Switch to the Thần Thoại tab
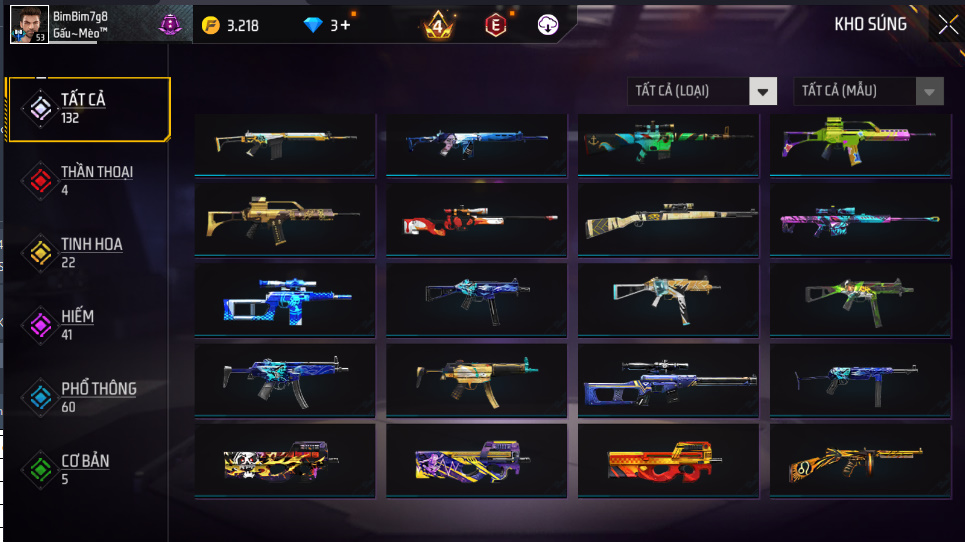Screen dimensions: 965x542 (88, 180)
